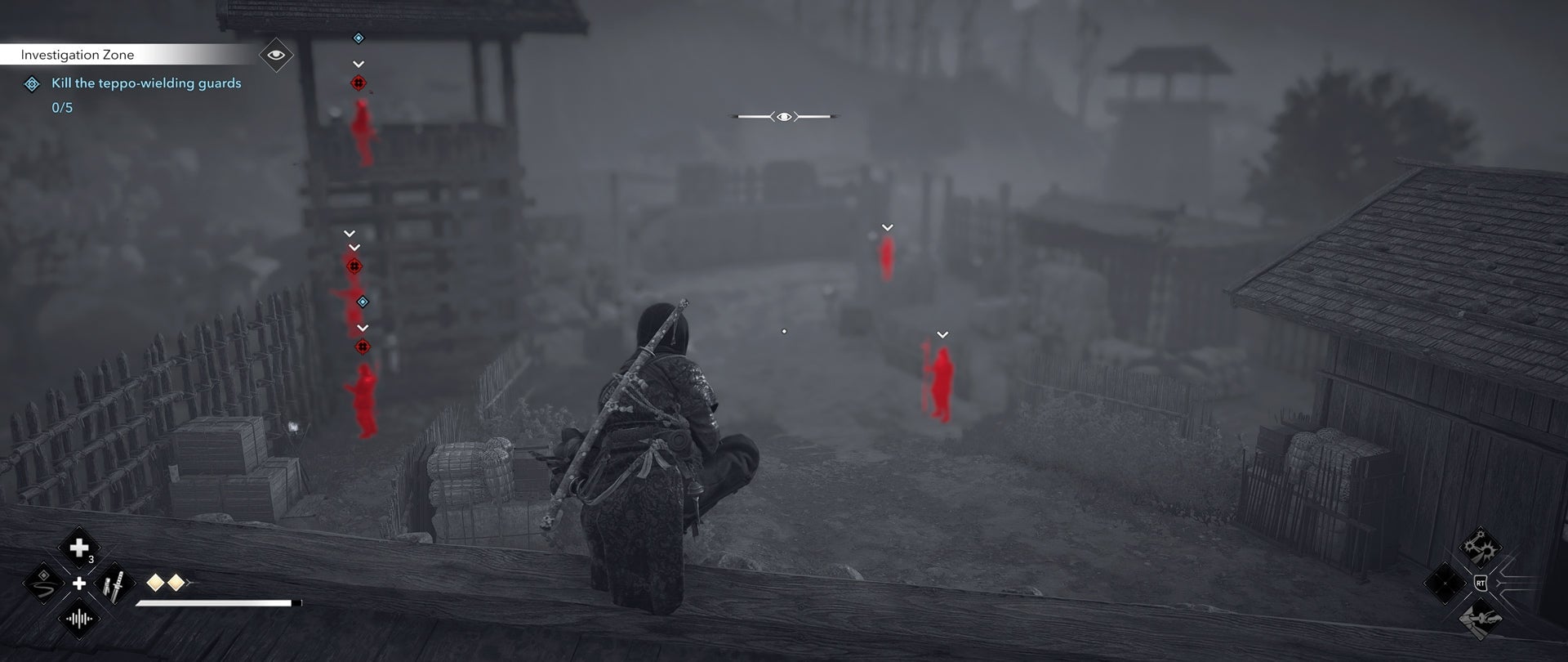
Task: Click the chevron above the tower guard
Action: point(357,62)
